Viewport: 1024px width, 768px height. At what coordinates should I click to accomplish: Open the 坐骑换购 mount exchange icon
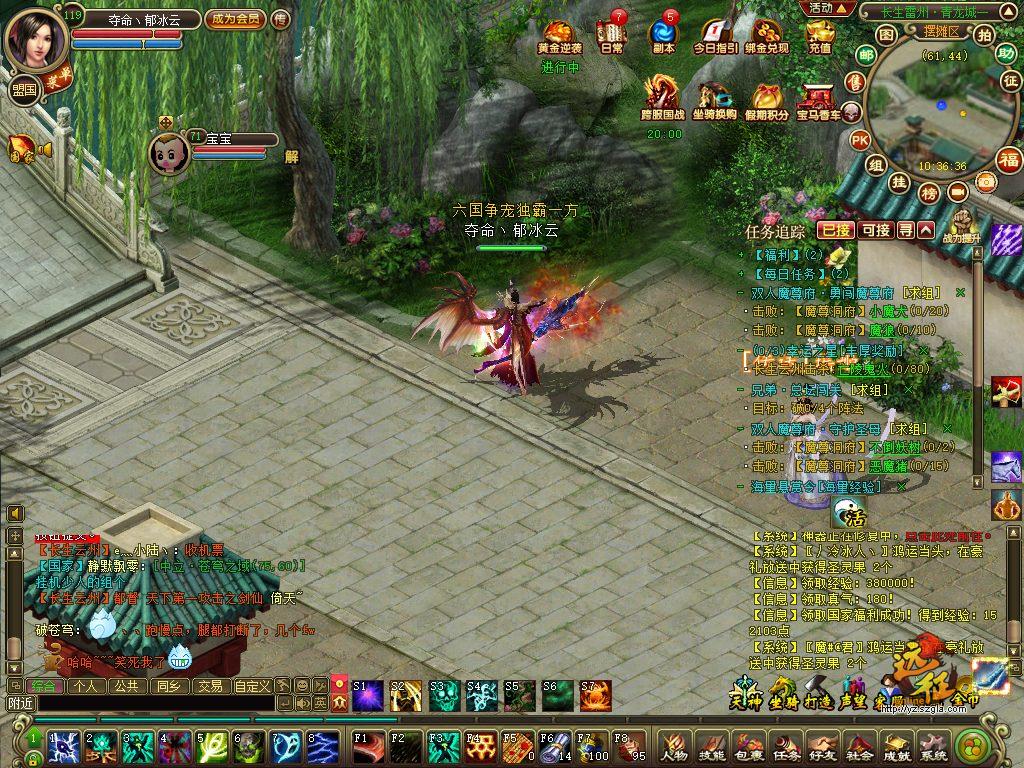pyautogui.click(x=714, y=101)
